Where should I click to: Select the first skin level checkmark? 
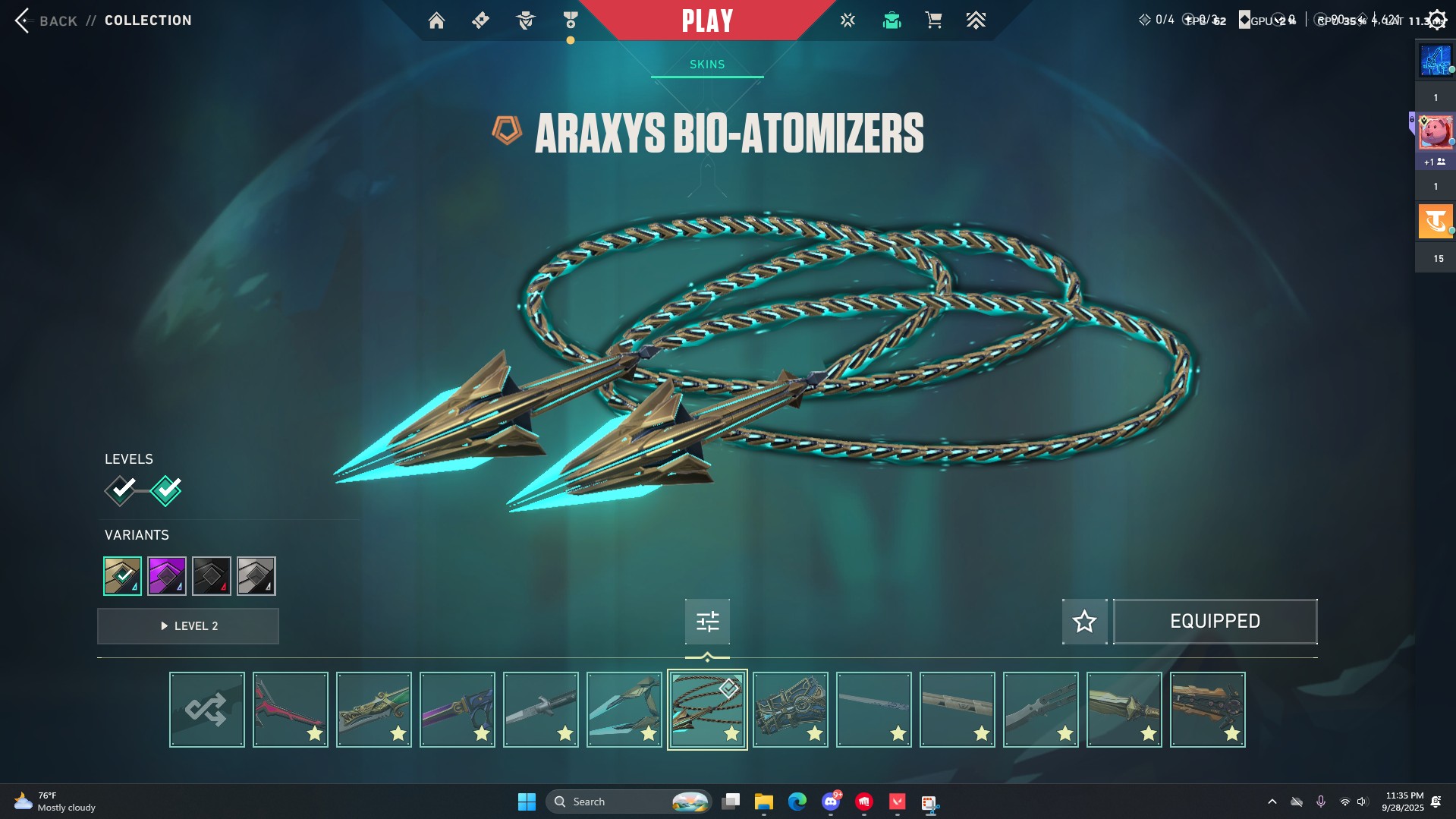pyautogui.click(x=121, y=490)
